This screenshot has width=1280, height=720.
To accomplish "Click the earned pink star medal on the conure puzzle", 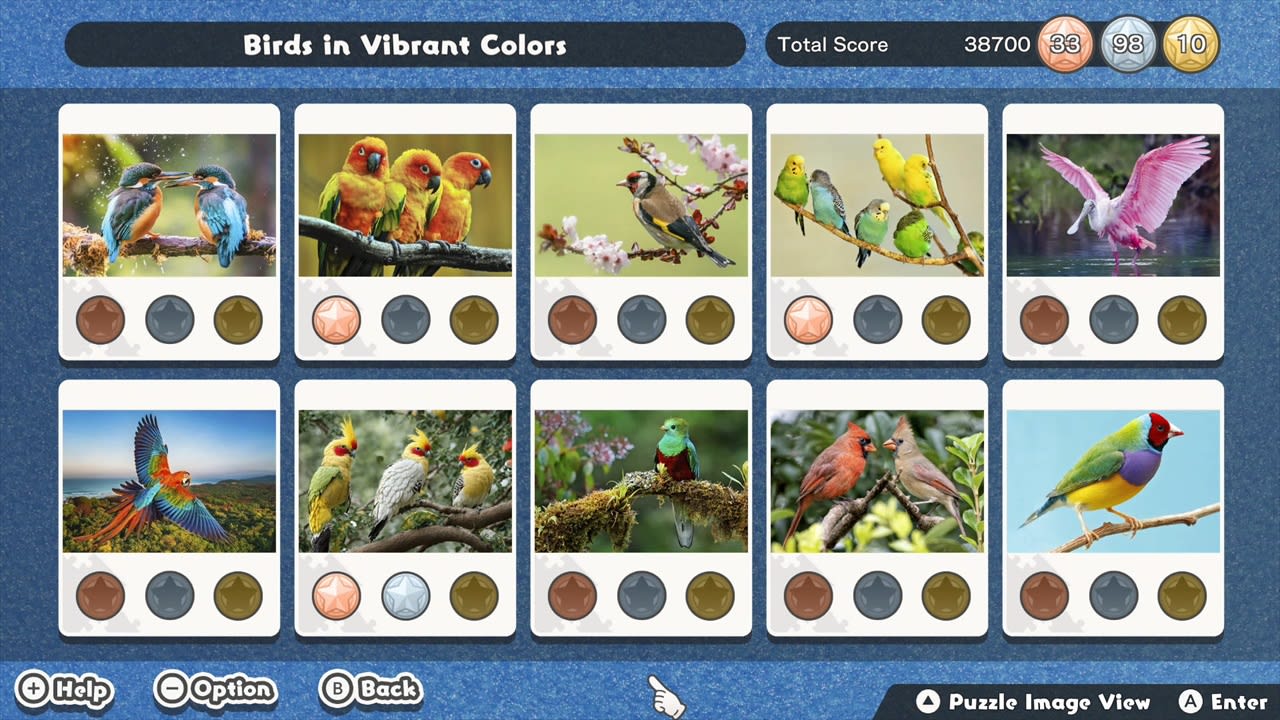I will [336, 320].
